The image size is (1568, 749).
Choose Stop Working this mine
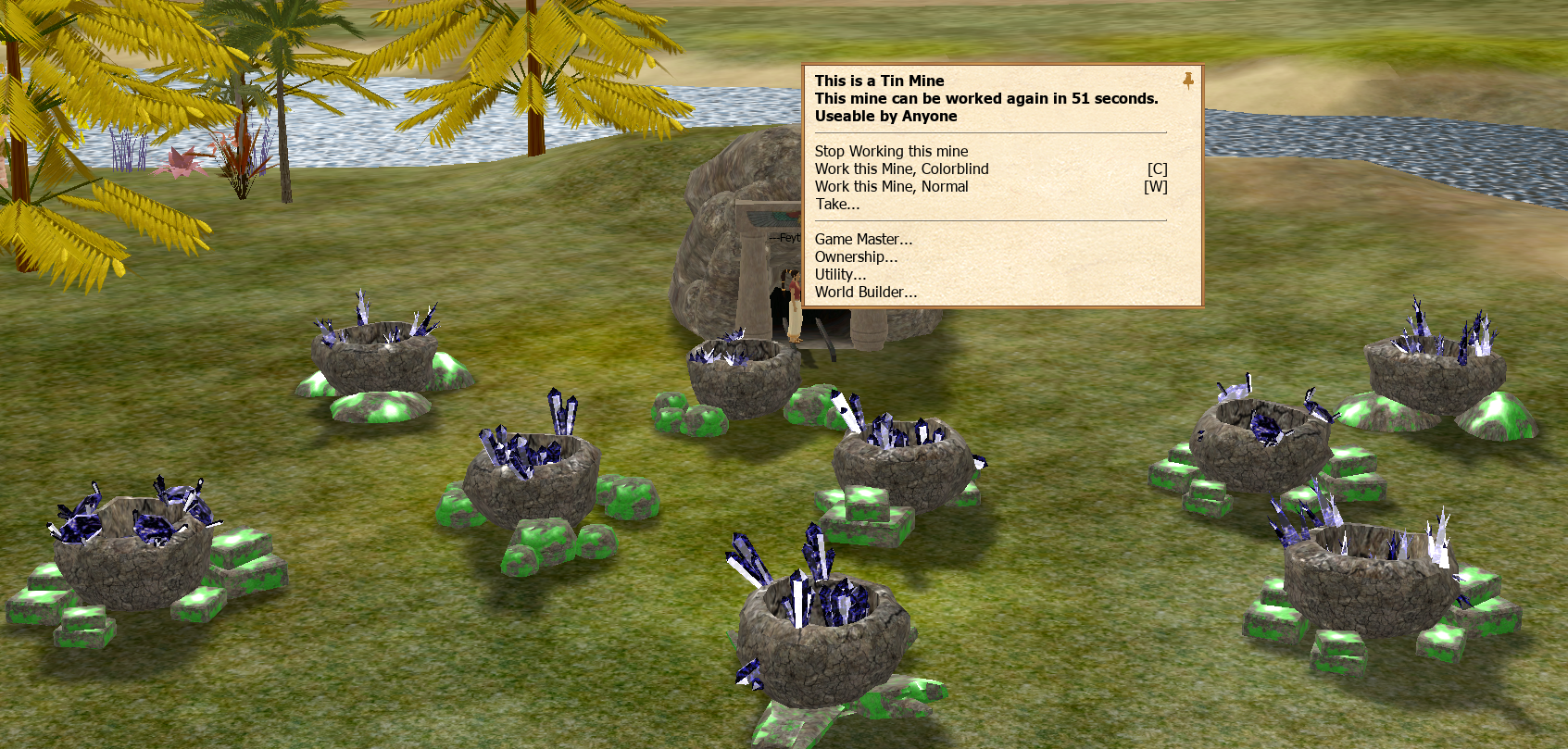point(891,152)
